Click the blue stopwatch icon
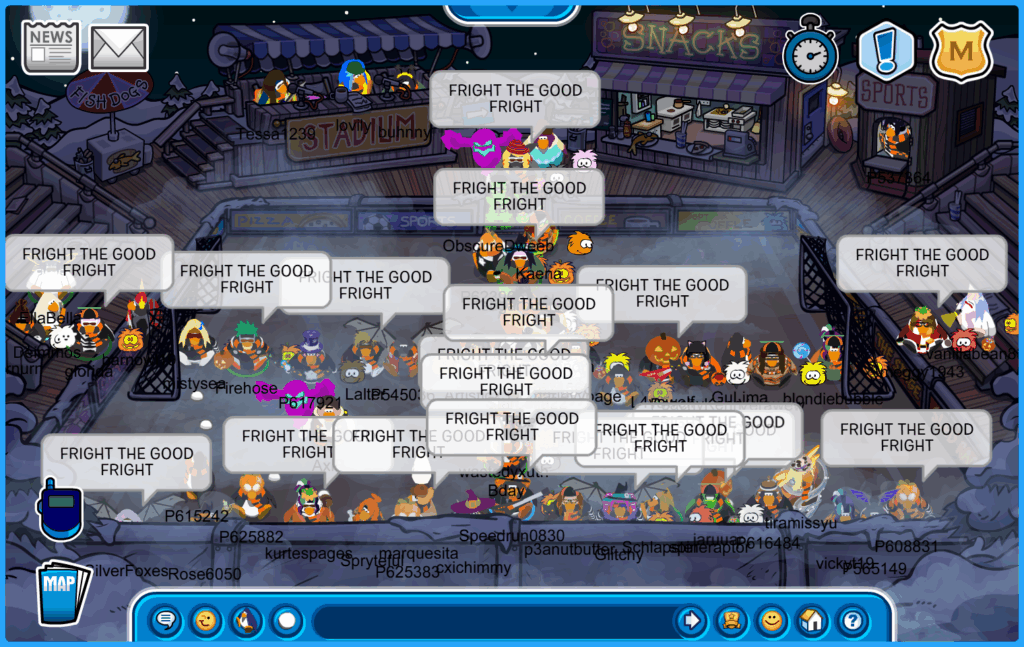1024x647 pixels. click(x=810, y=50)
